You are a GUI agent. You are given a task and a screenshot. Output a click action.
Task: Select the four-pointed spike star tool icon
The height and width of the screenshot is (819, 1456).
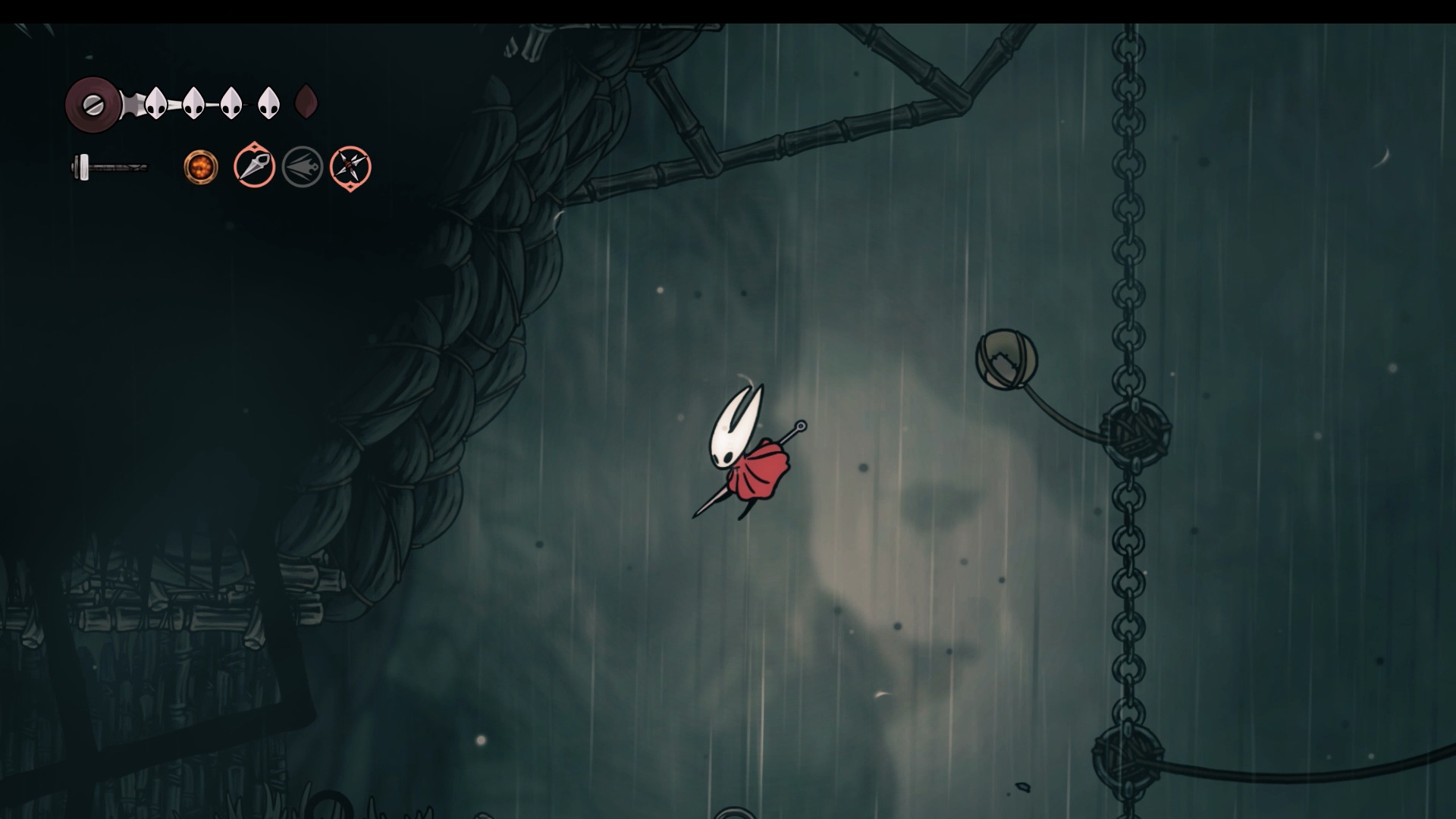coord(350,167)
